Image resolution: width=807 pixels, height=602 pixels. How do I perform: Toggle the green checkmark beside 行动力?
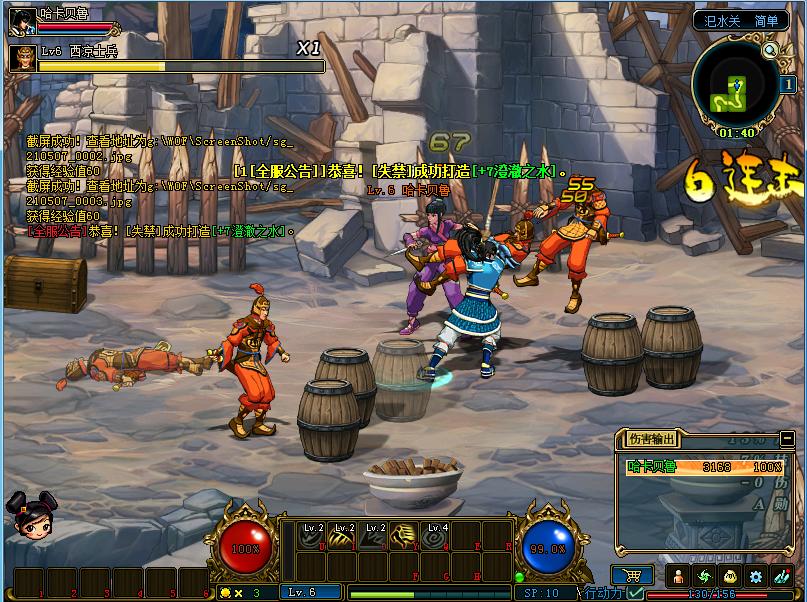[x=637, y=593]
